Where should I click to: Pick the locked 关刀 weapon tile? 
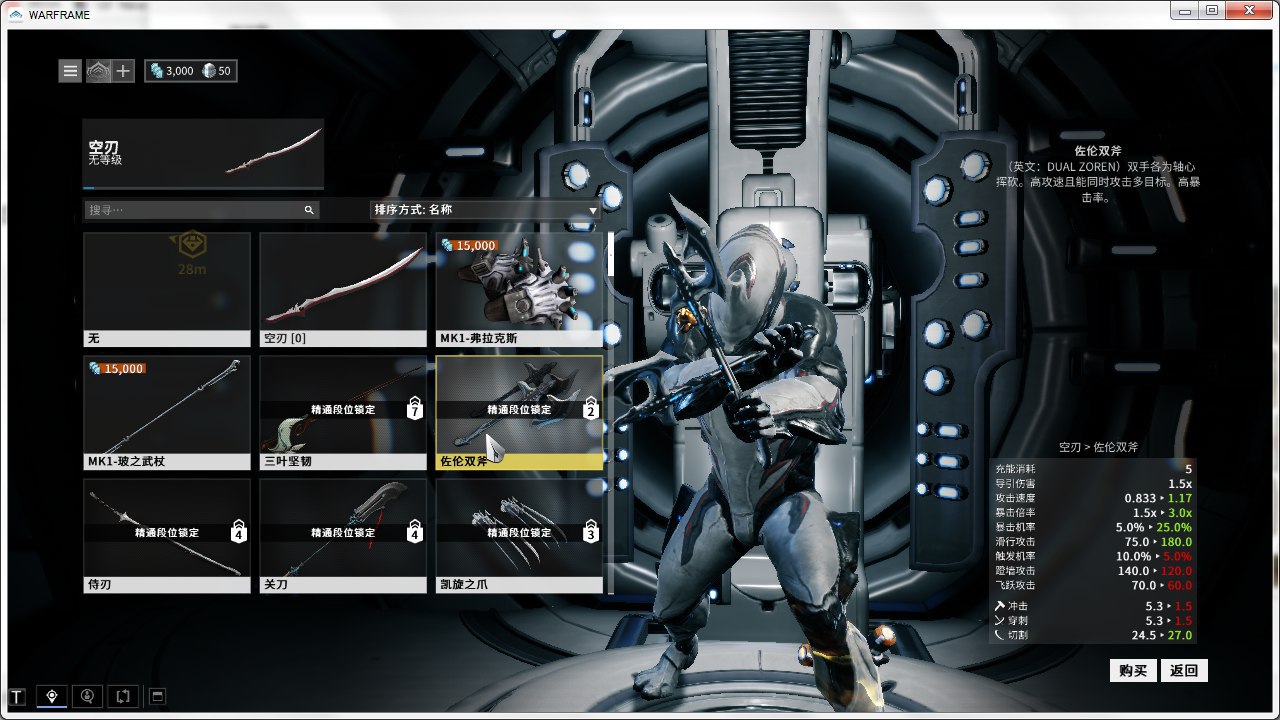343,536
